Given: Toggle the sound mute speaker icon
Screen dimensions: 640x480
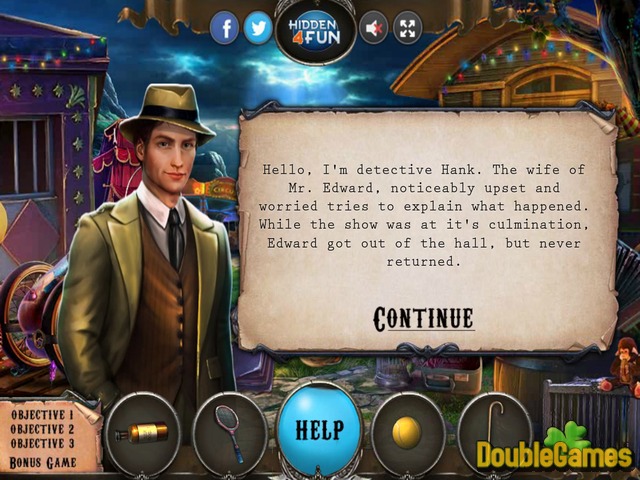Looking at the screenshot, I should click(374, 29).
